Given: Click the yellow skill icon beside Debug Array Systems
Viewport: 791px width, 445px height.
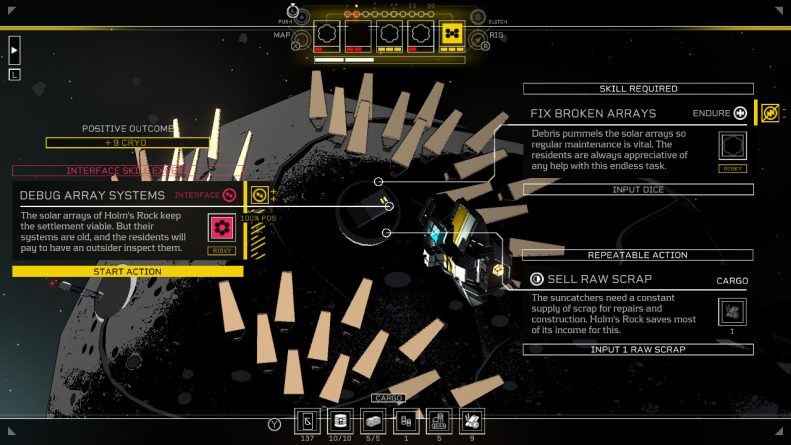Looking at the screenshot, I should 260,194.
